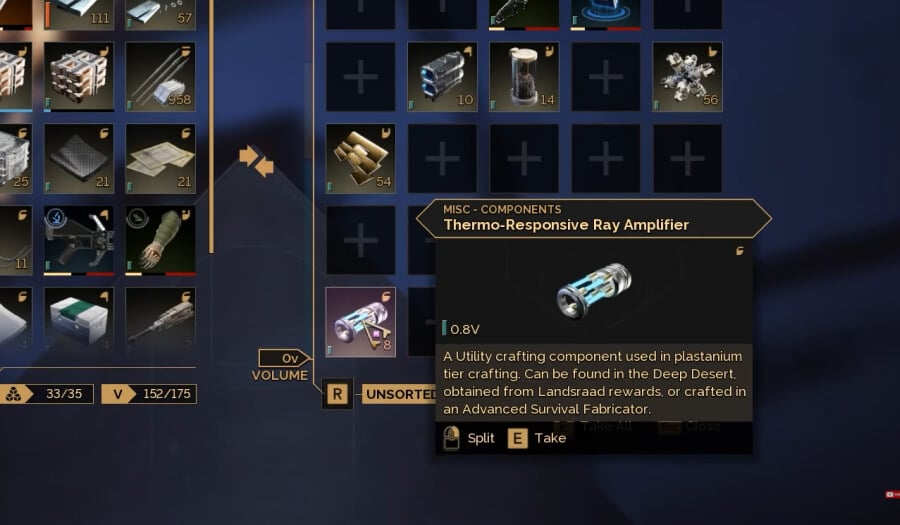Select the metal lattice cube stack
This screenshot has height=525, width=900.
pos(79,76)
